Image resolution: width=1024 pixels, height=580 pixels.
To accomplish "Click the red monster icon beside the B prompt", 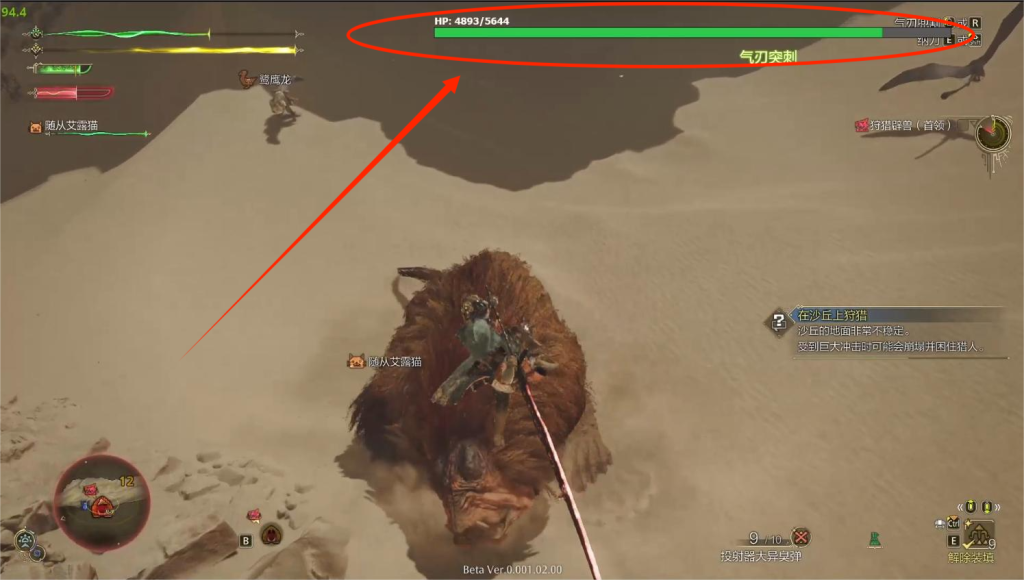I will point(271,534).
